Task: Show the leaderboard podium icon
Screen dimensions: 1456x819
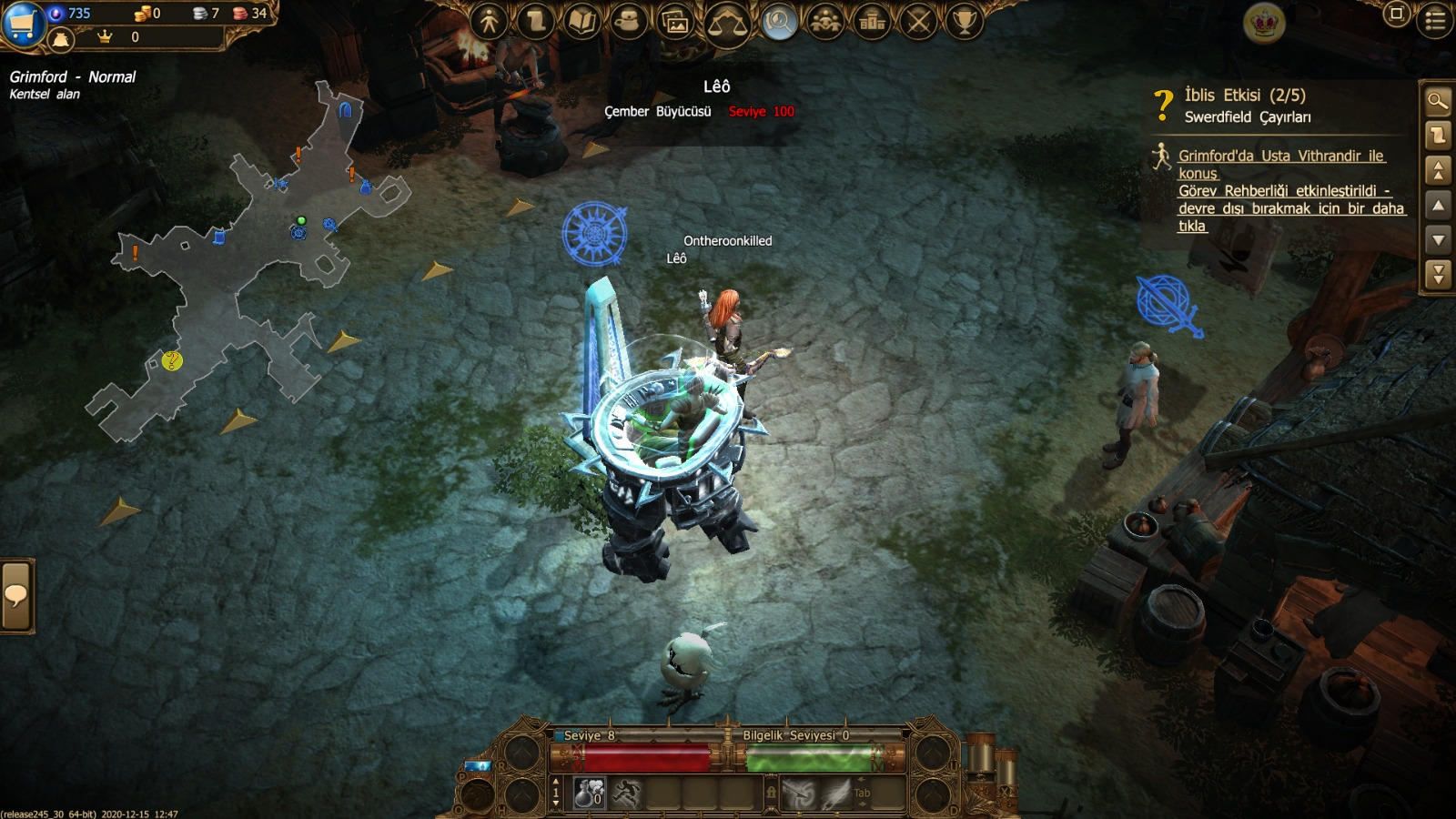Action: point(872,21)
